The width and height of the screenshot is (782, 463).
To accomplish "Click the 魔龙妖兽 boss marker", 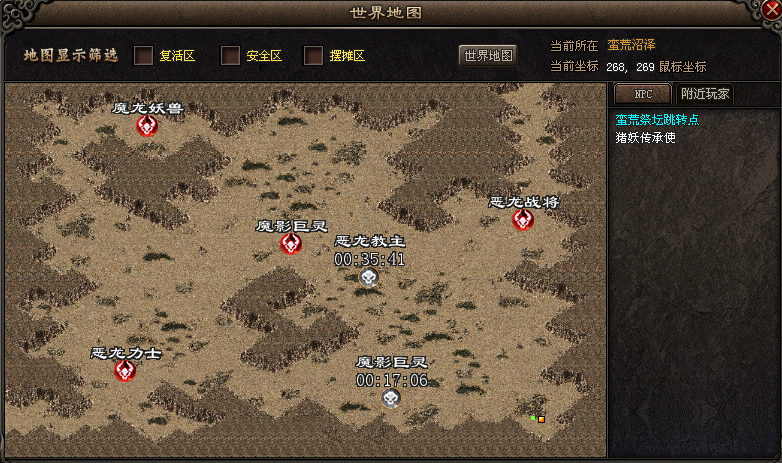I will (147, 125).
